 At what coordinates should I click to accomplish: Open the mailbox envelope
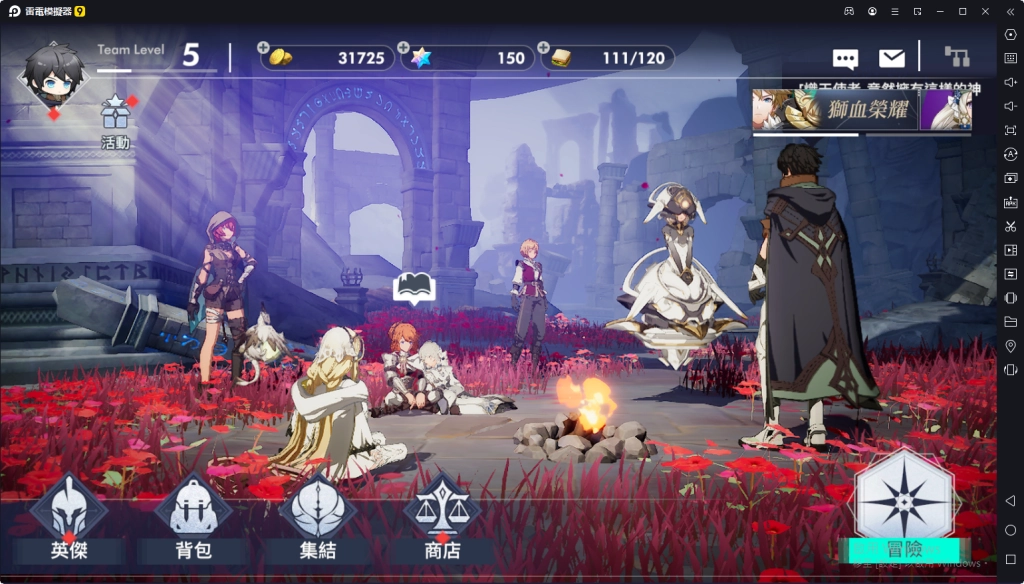(x=891, y=59)
